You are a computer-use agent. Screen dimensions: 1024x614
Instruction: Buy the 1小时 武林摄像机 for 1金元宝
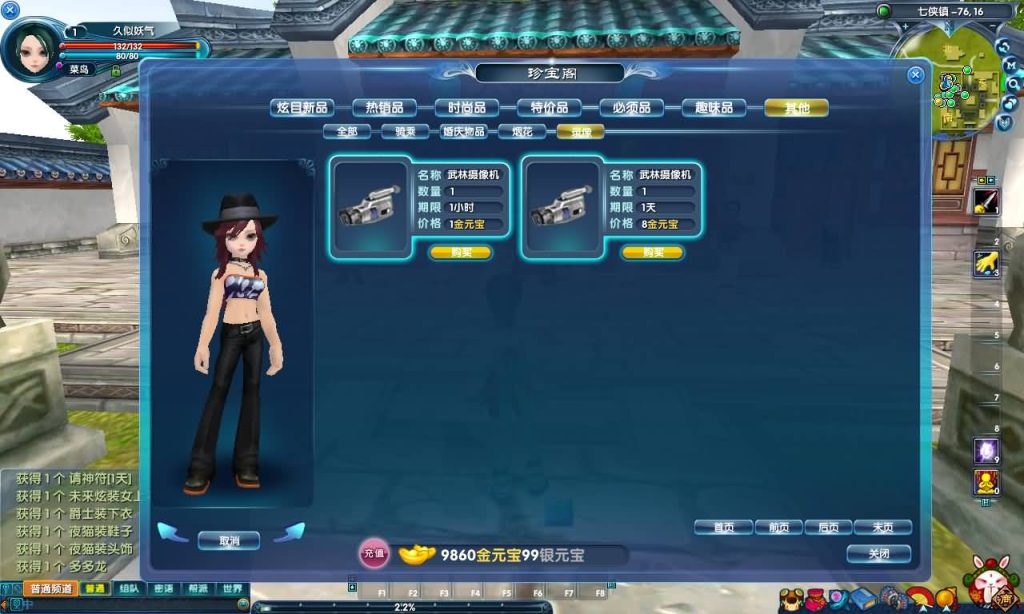[x=461, y=253]
